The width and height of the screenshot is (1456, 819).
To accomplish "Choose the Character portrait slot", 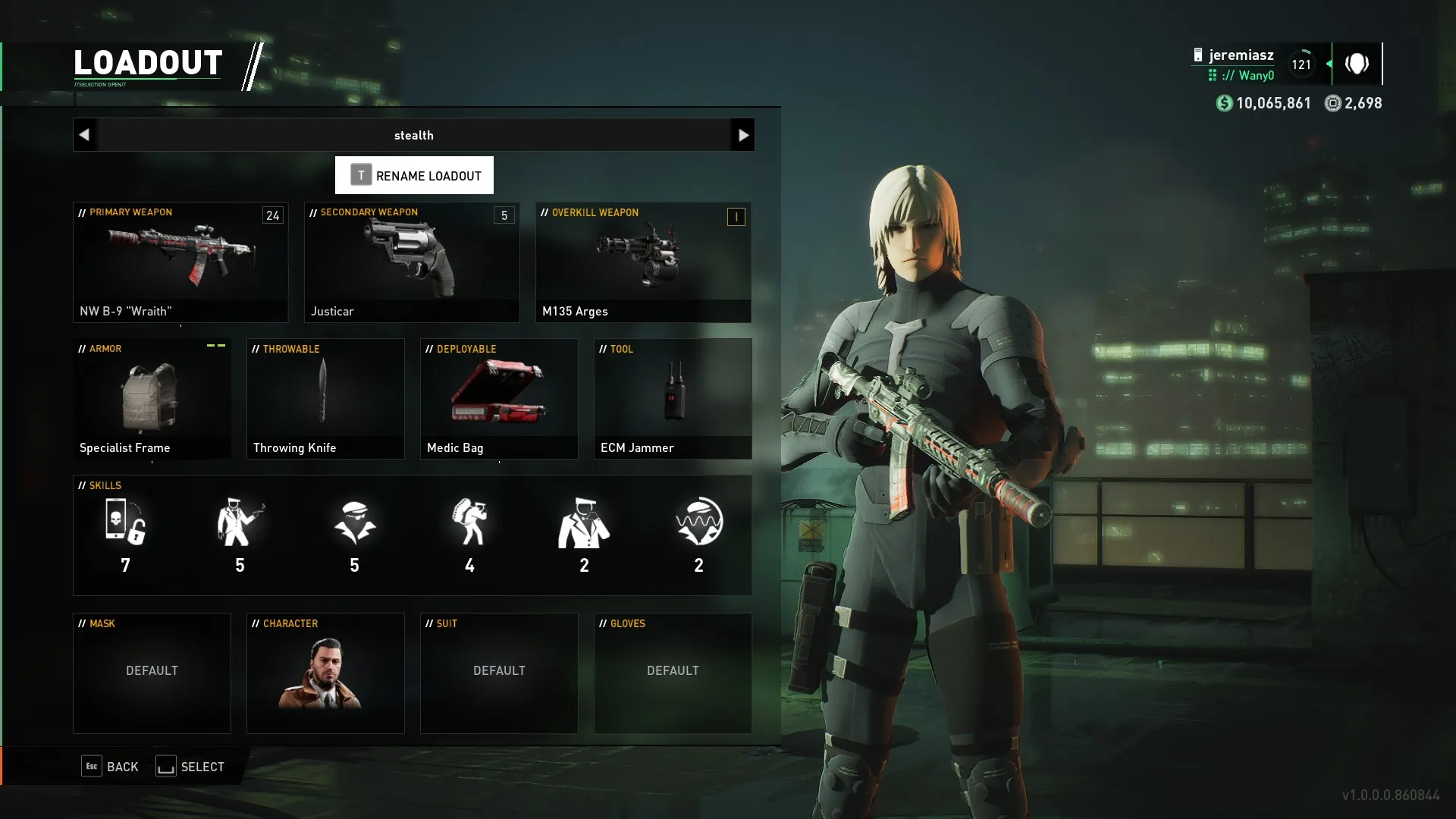I will pos(325,673).
